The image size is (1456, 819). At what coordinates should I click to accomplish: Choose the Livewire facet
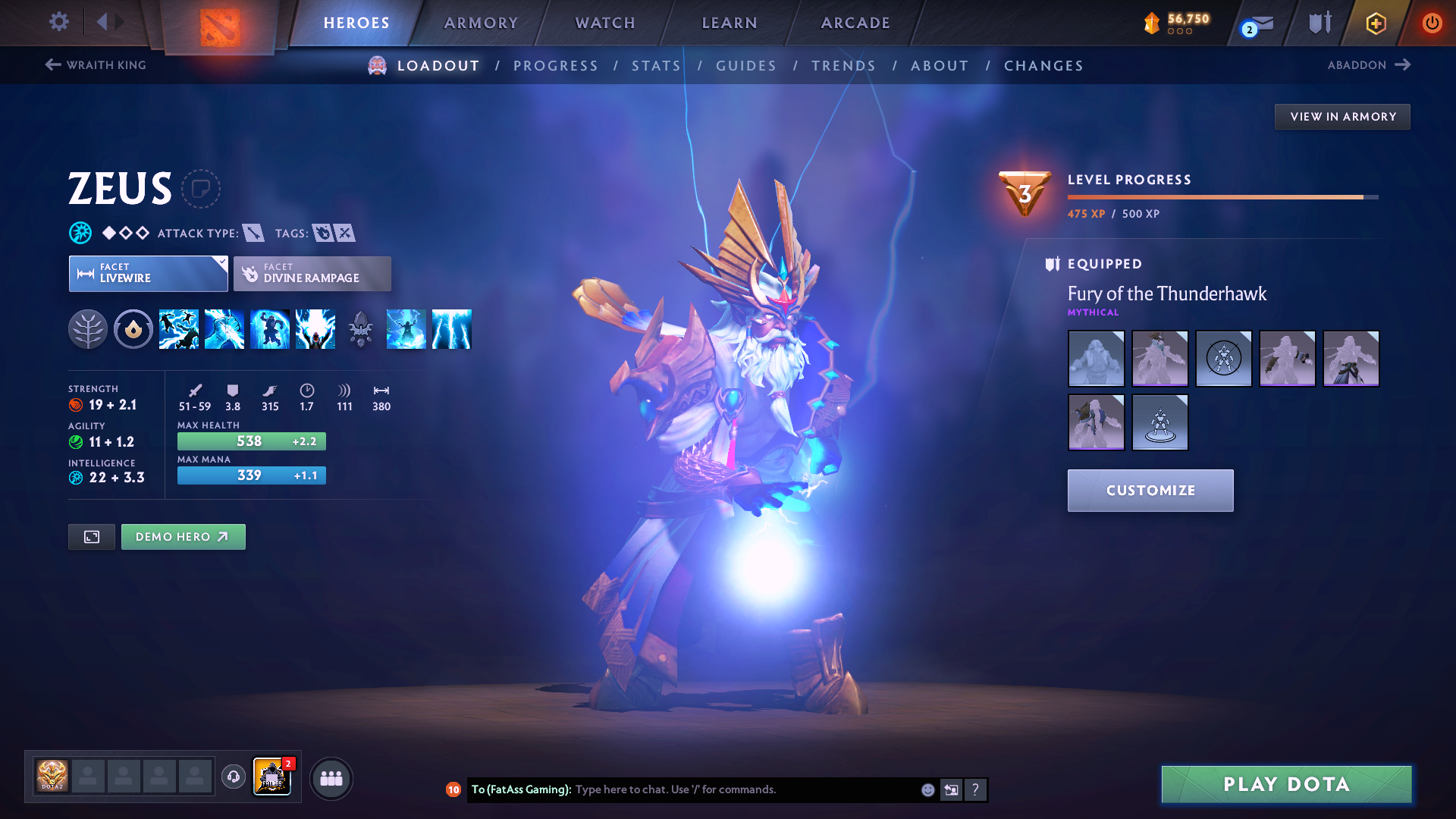[148, 274]
